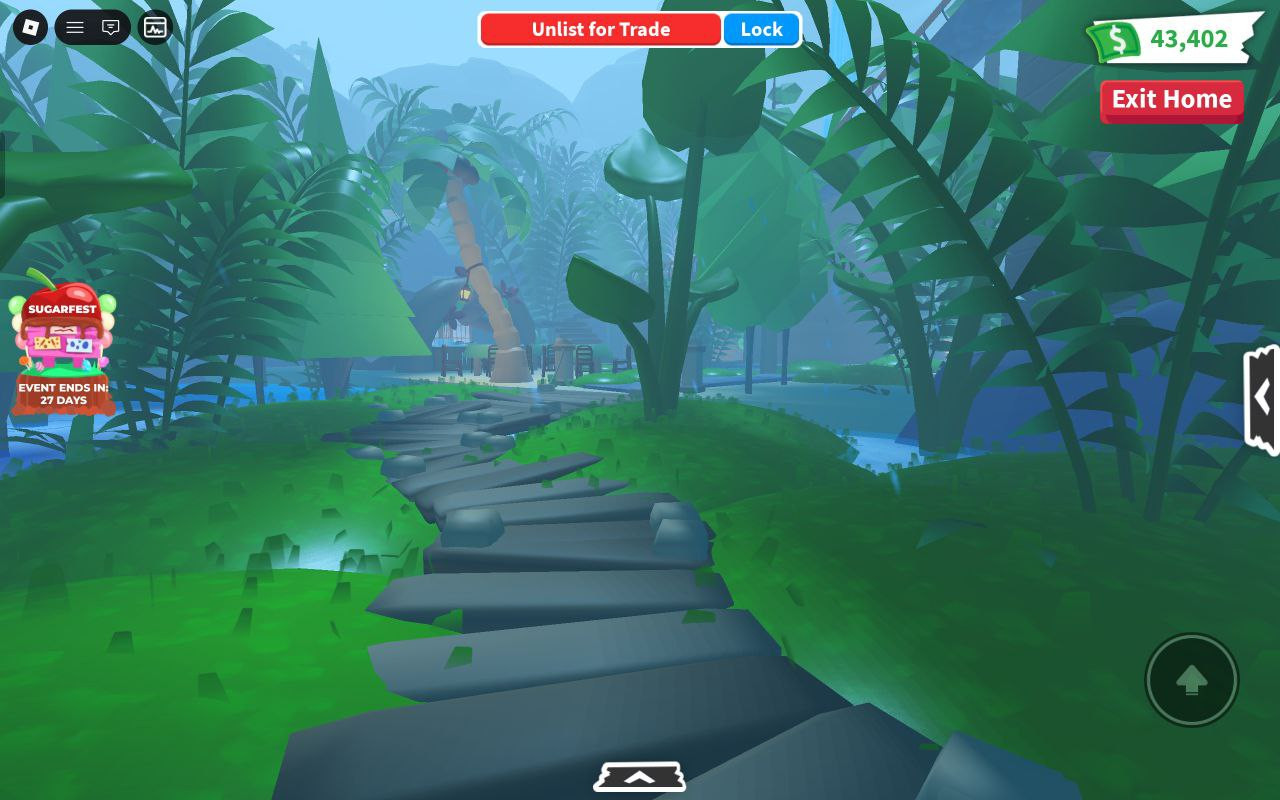Open the performance stats icon
Viewport: 1280px width, 800px height.
click(155, 27)
